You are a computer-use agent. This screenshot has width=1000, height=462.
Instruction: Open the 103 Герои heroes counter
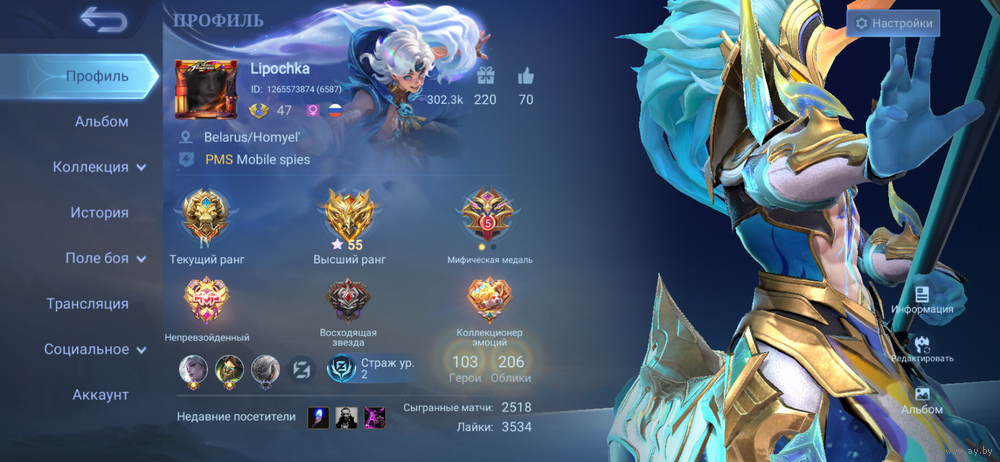[465, 368]
